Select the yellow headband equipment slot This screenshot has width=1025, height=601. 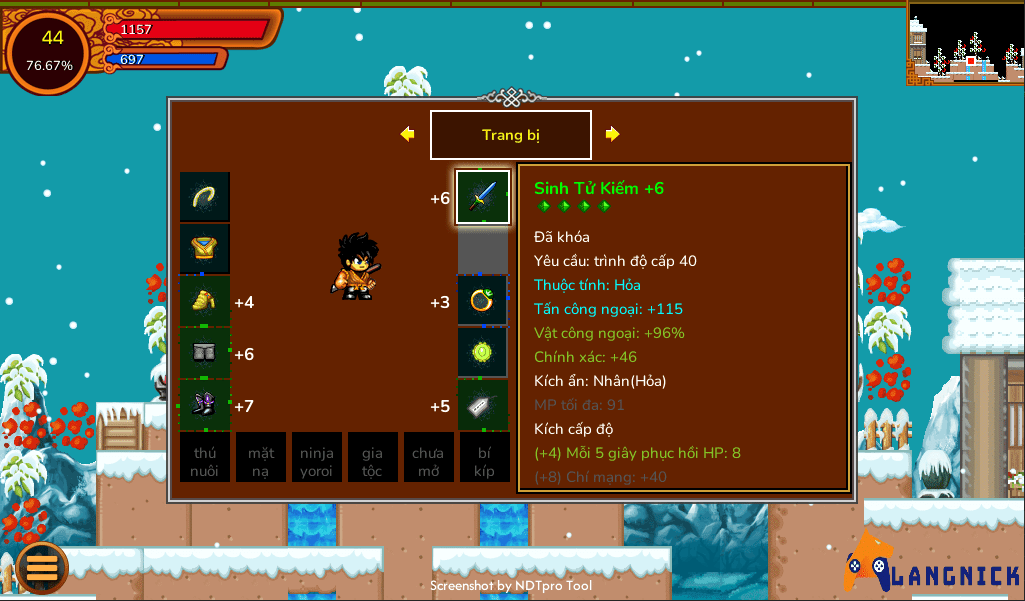205,197
